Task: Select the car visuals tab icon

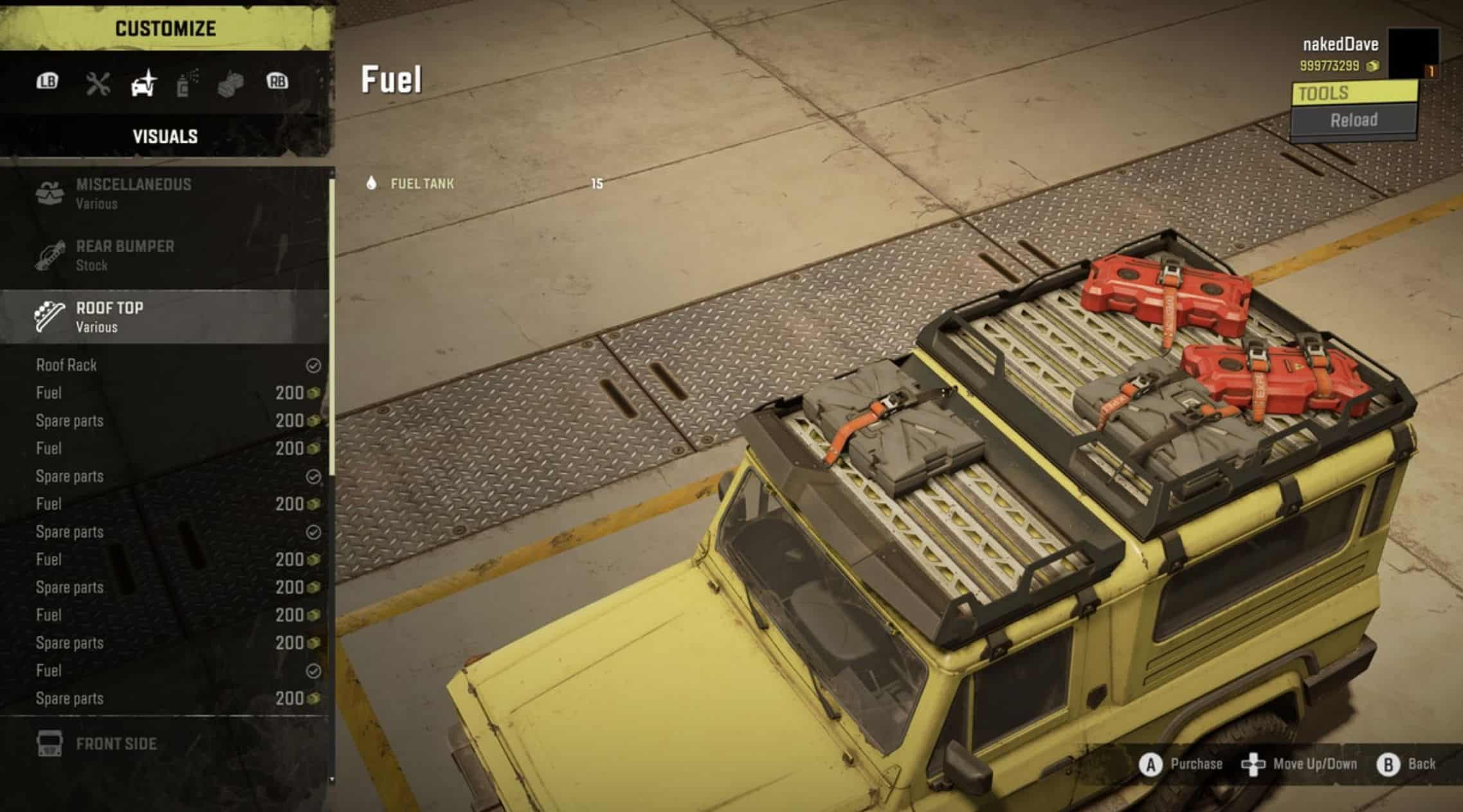Action: tap(143, 84)
